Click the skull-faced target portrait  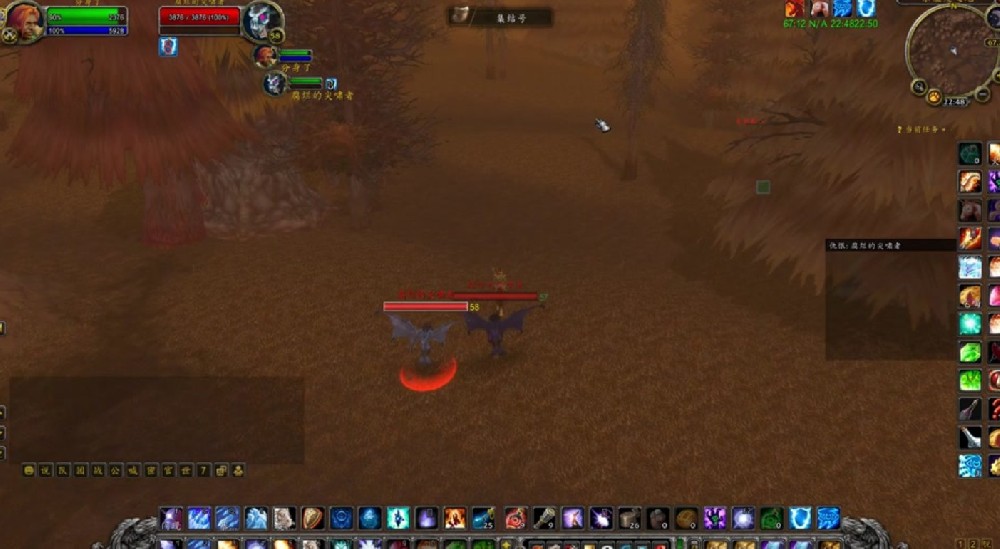click(262, 20)
